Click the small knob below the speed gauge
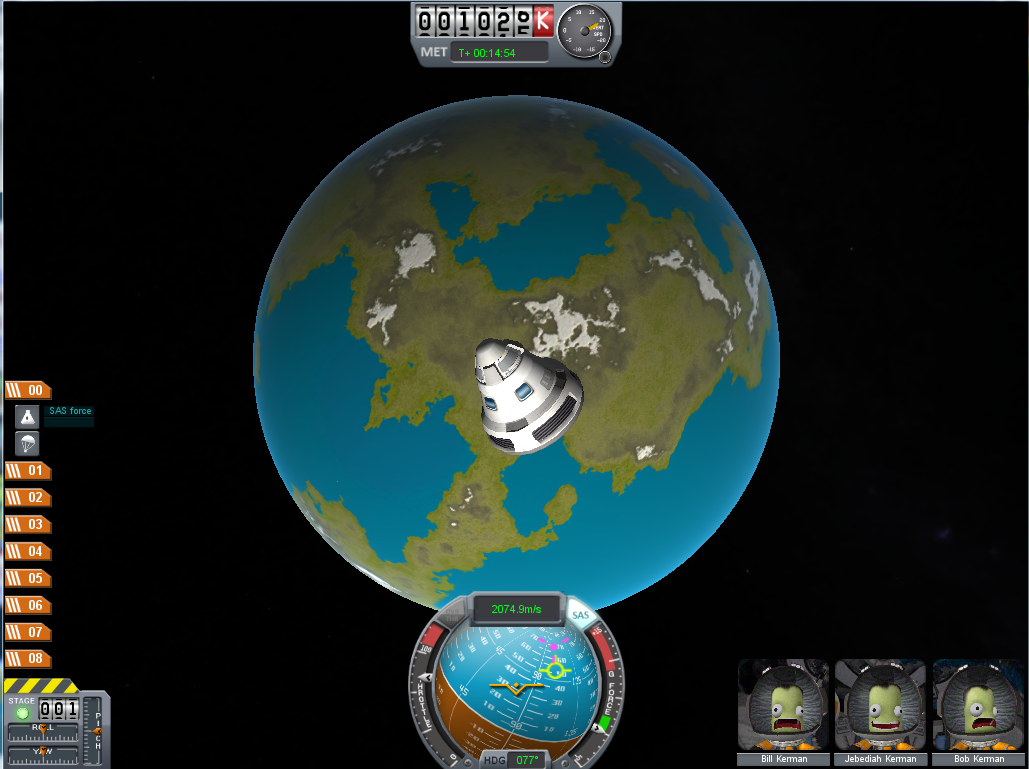This screenshot has width=1029, height=769. coord(605,57)
